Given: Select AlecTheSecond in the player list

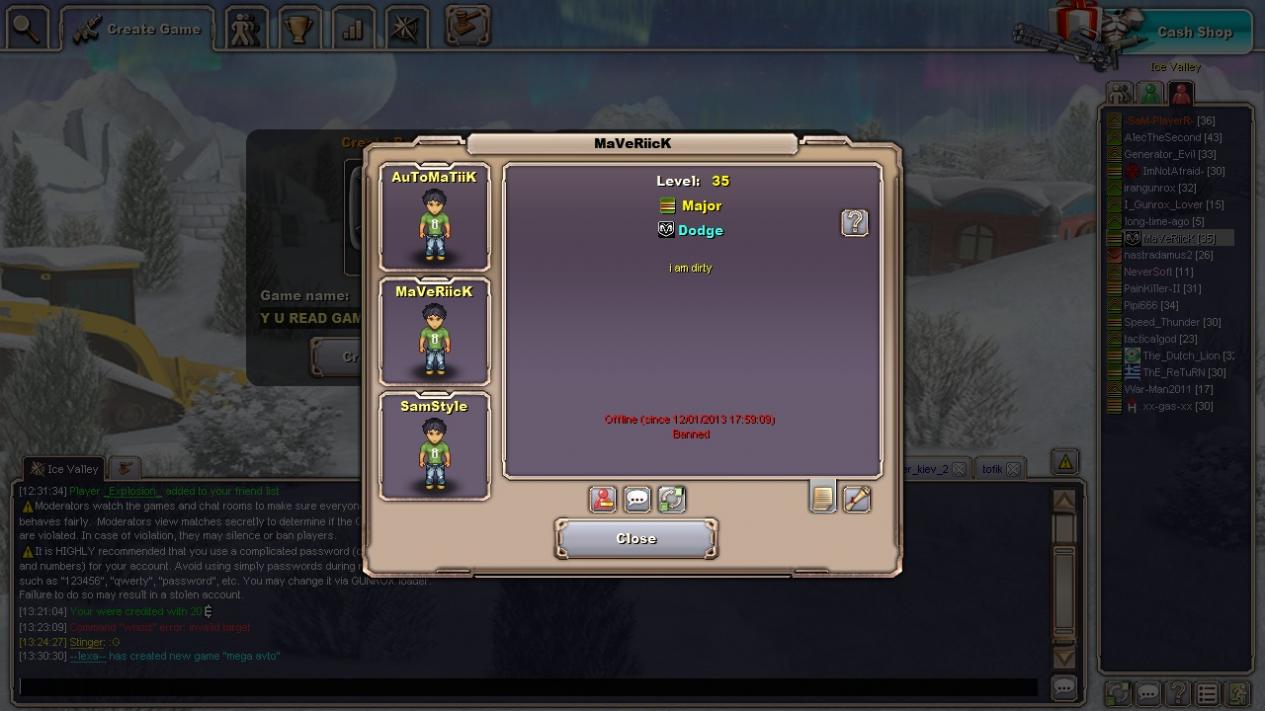Looking at the screenshot, I should pyautogui.click(x=1161, y=138).
